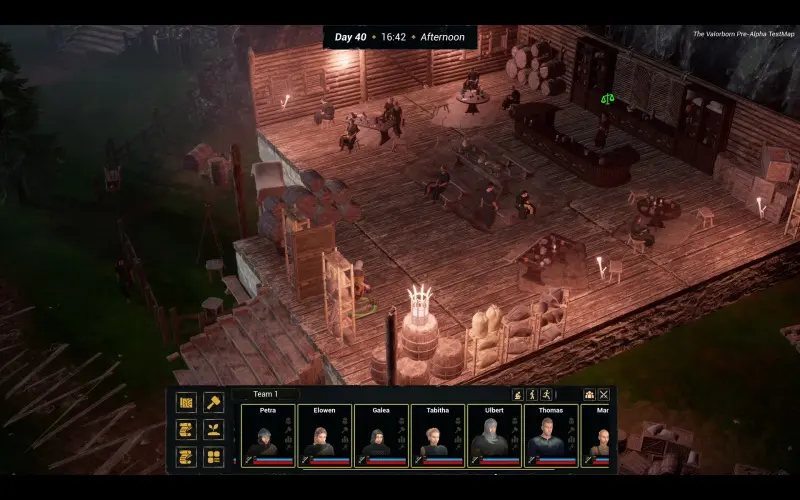Select Elowen's character portrait
The height and width of the screenshot is (500, 800).
coord(324,435)
